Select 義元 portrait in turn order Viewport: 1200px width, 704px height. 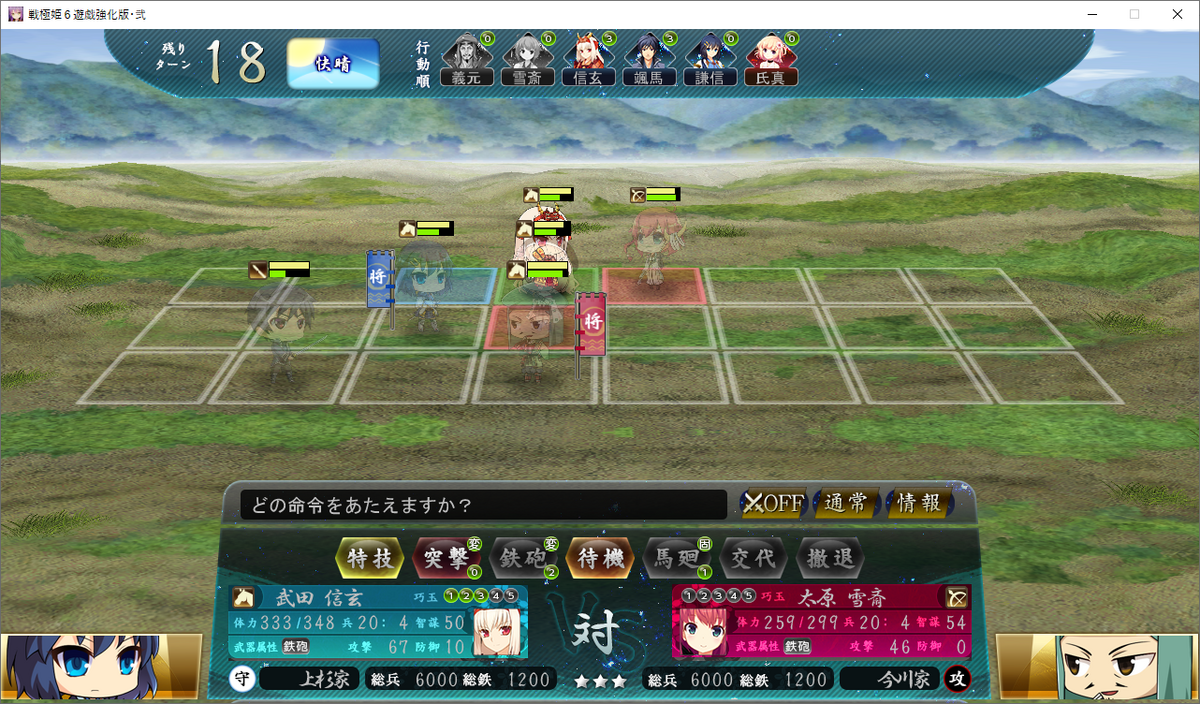click(x=466, y=60)
